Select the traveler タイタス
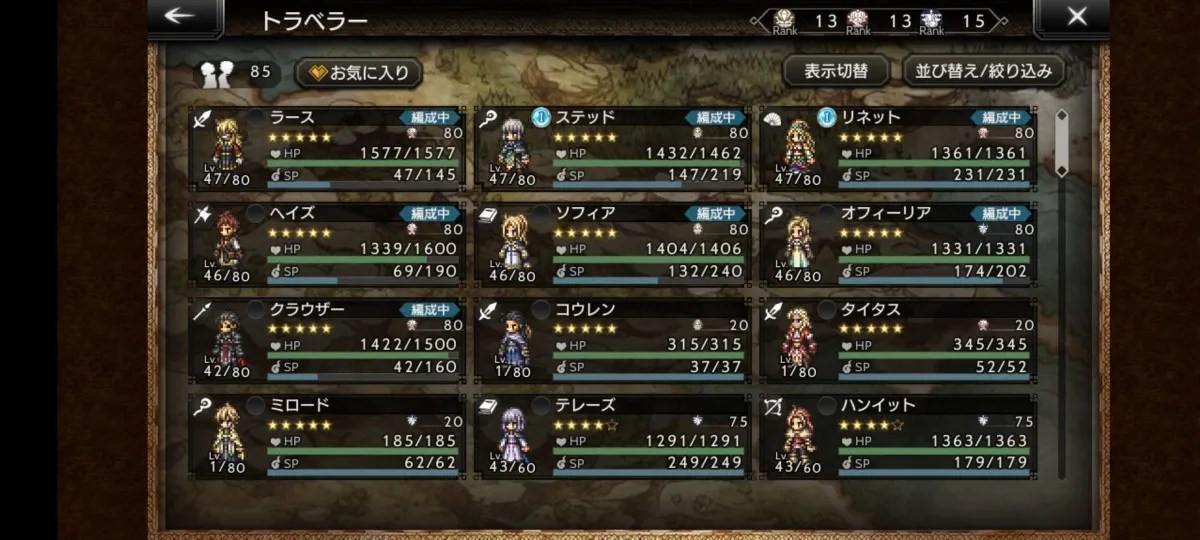 (899, 340)
